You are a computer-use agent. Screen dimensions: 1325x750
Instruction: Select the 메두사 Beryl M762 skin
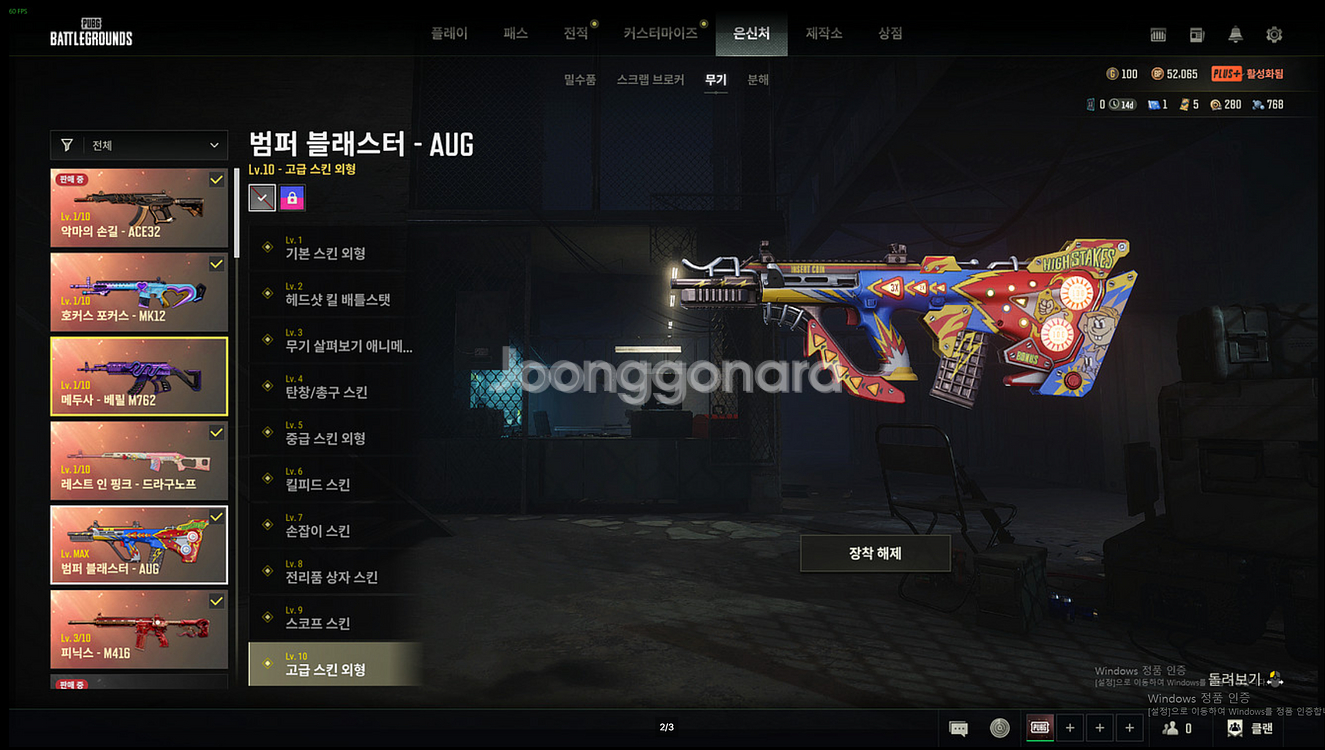coord(139,376)
